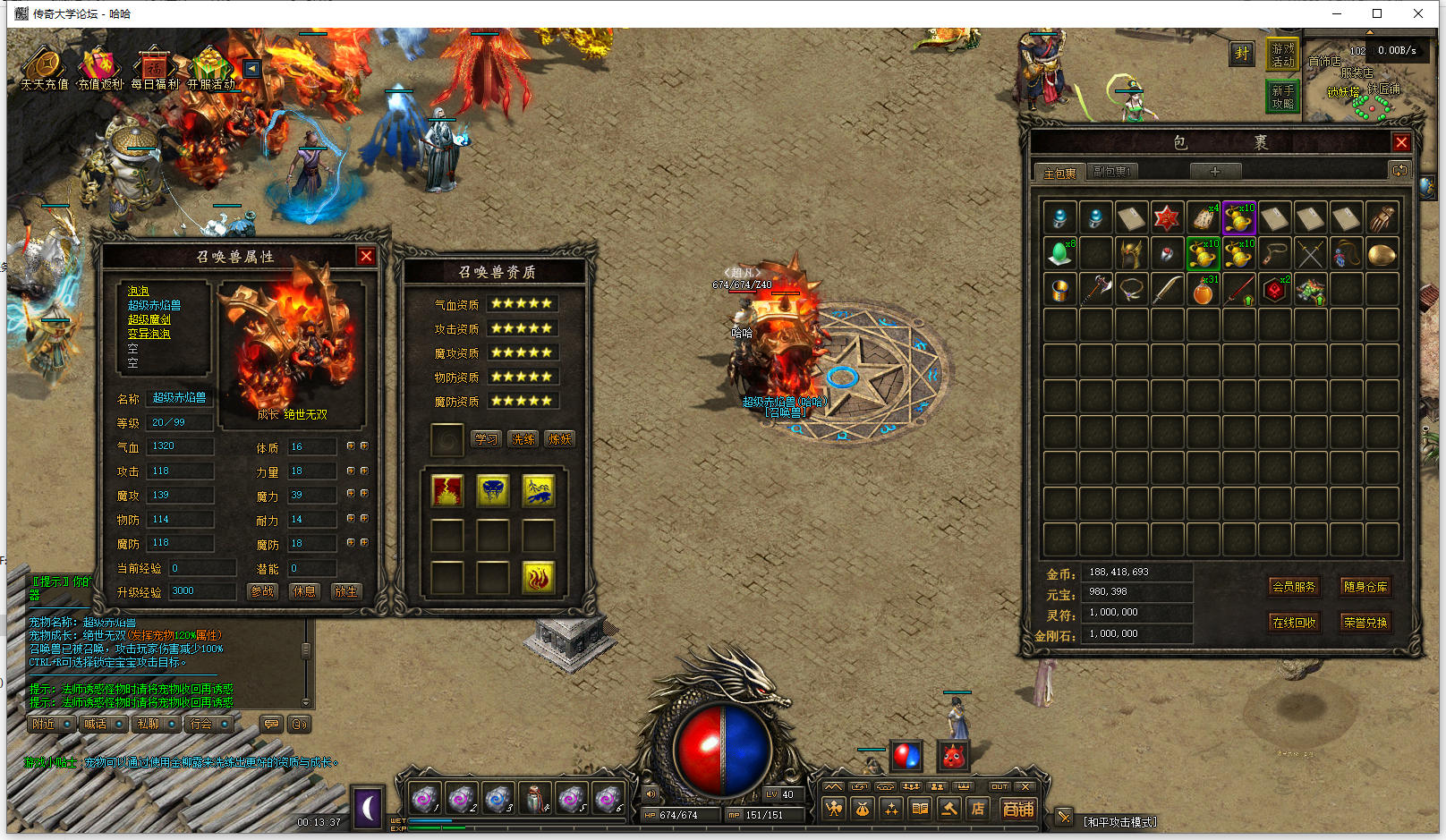Close the 包裹 inventory window

(x=1401, y=142)
